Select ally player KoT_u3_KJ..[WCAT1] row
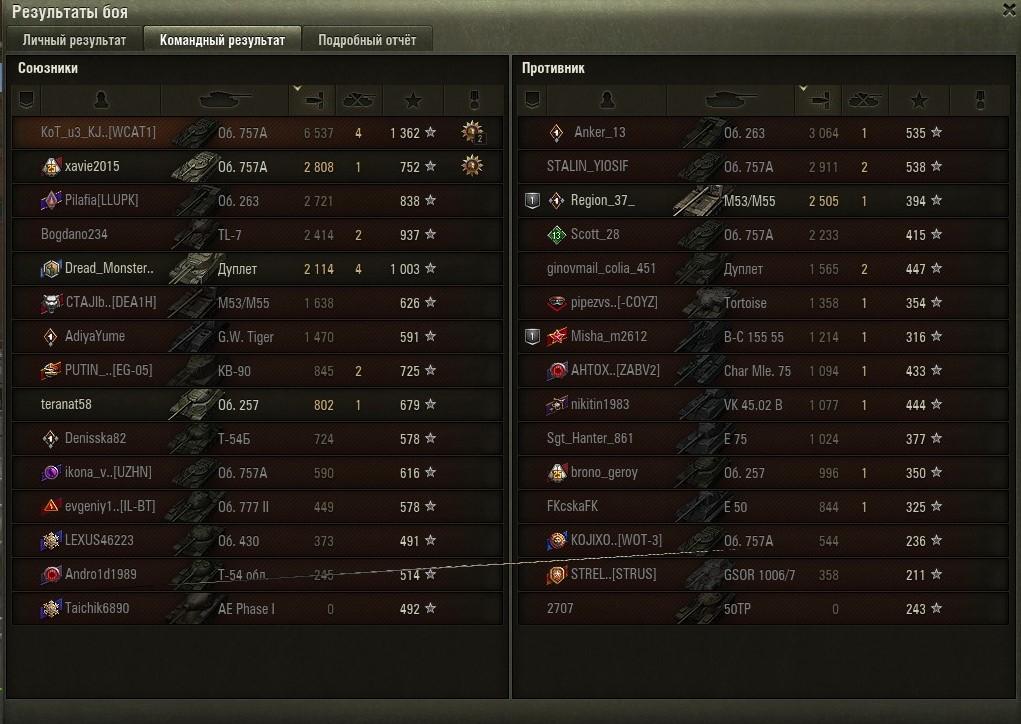 click(x=98, y=133)
